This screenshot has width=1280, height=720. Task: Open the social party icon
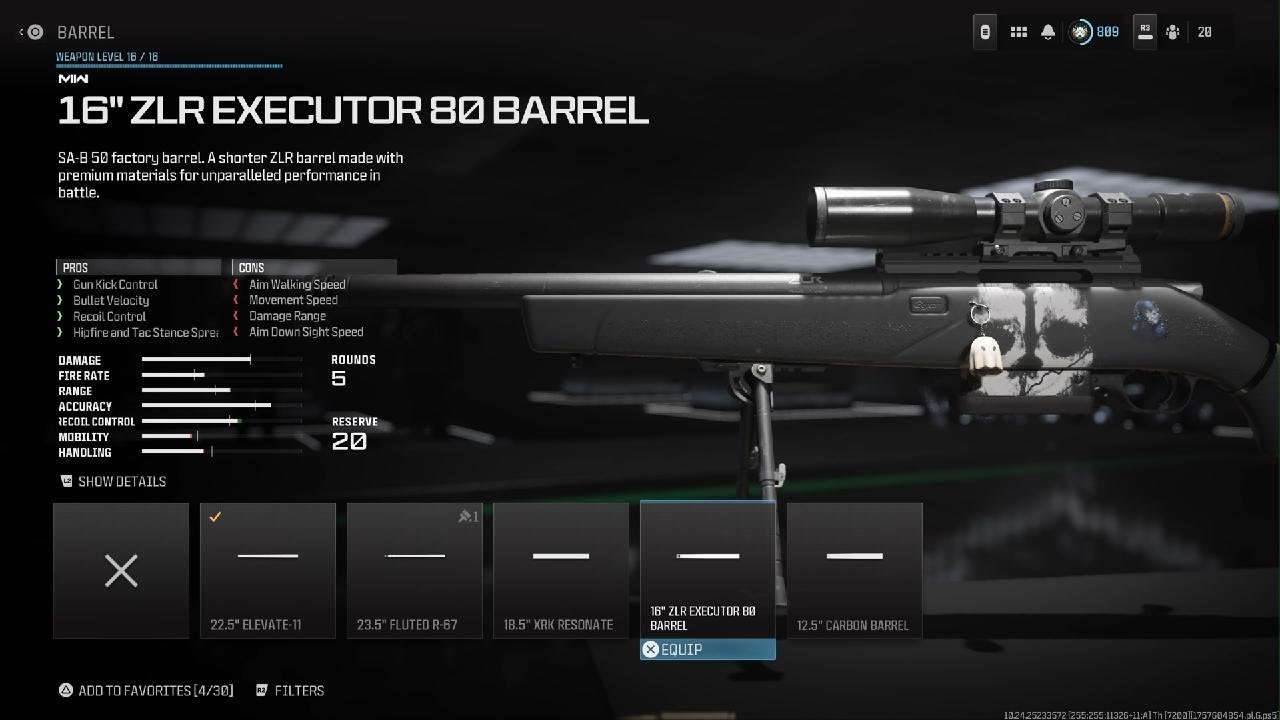1173,32
